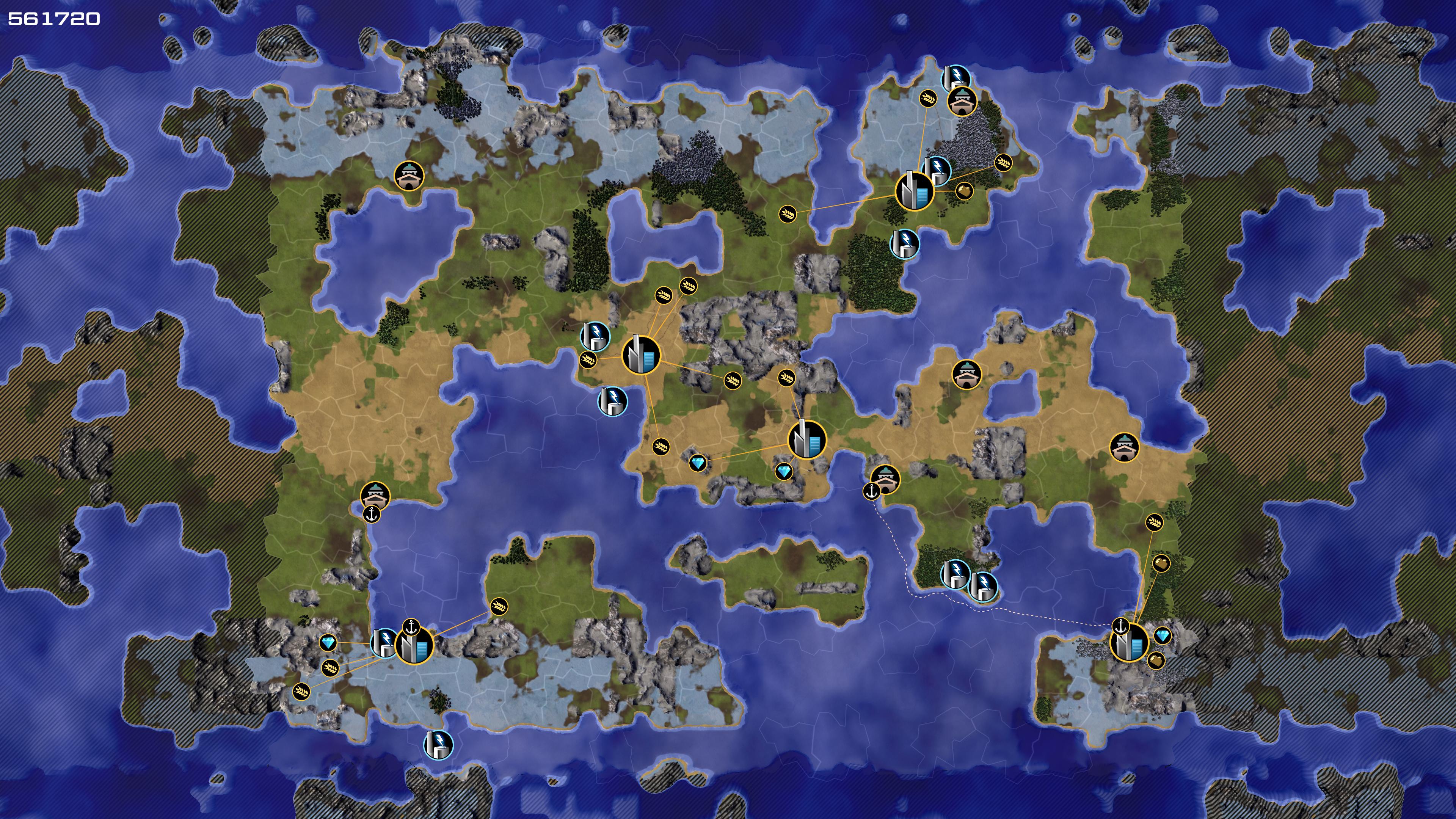
Task: Click the diamond resource west of the southwestern city
Action: [x=328, y=643]
